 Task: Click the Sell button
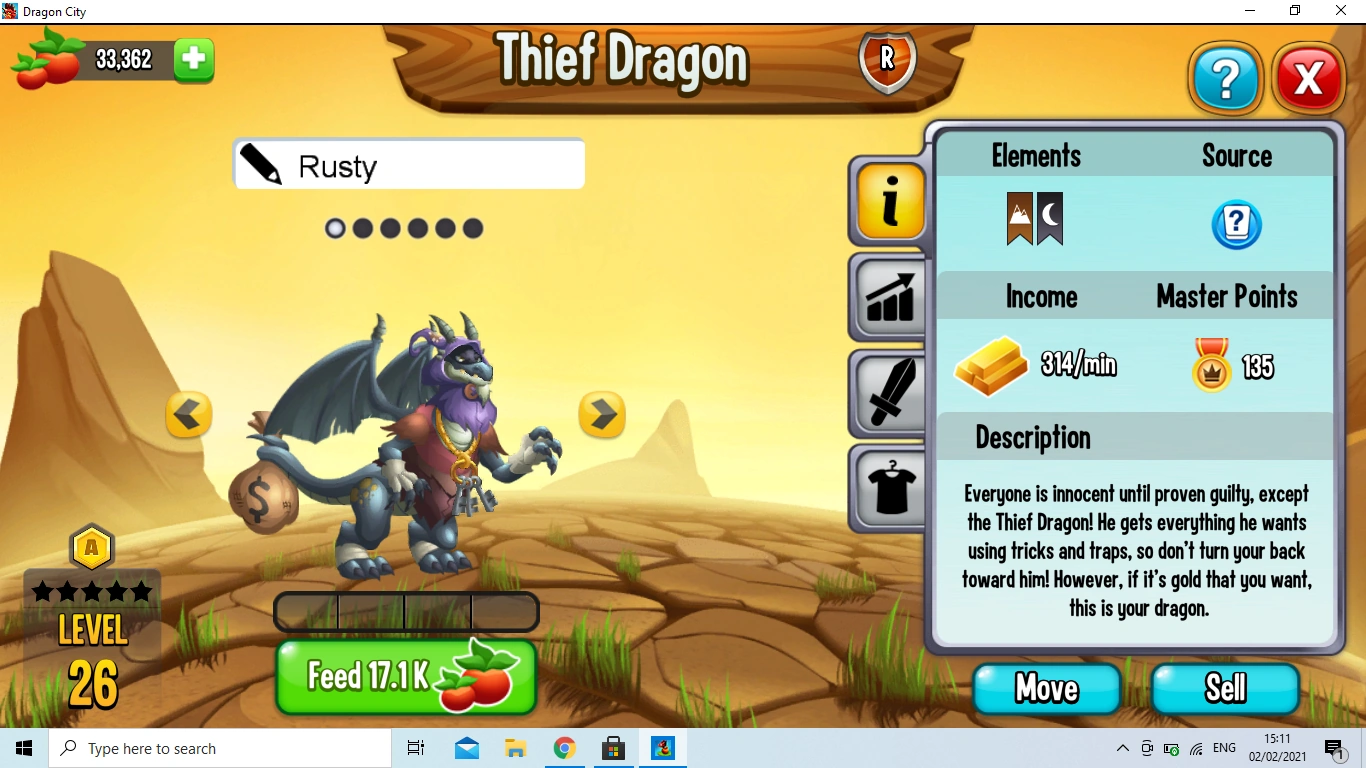click(x=1226, y=688)
